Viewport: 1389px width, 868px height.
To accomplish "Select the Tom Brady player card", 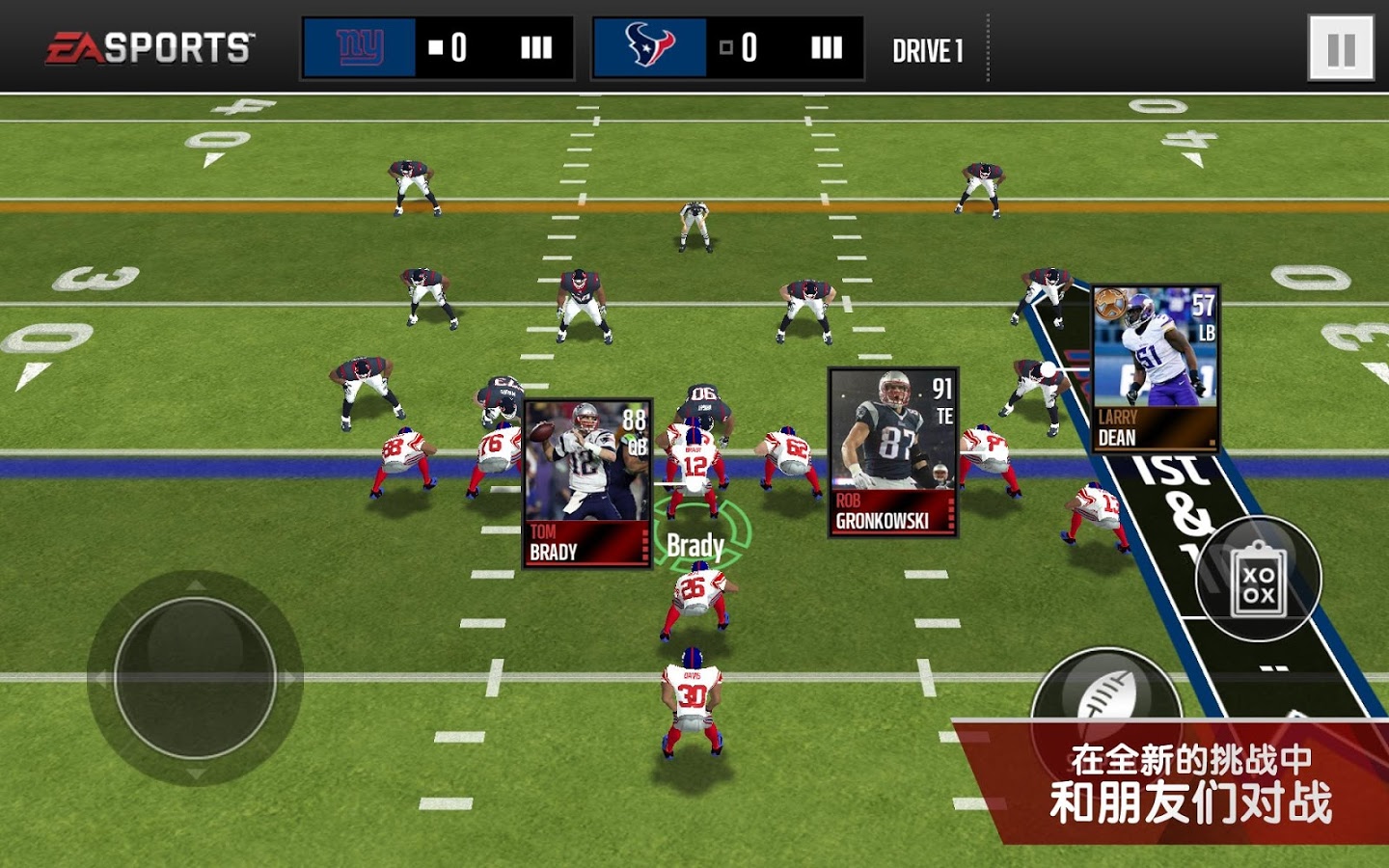I will [587, 484].
